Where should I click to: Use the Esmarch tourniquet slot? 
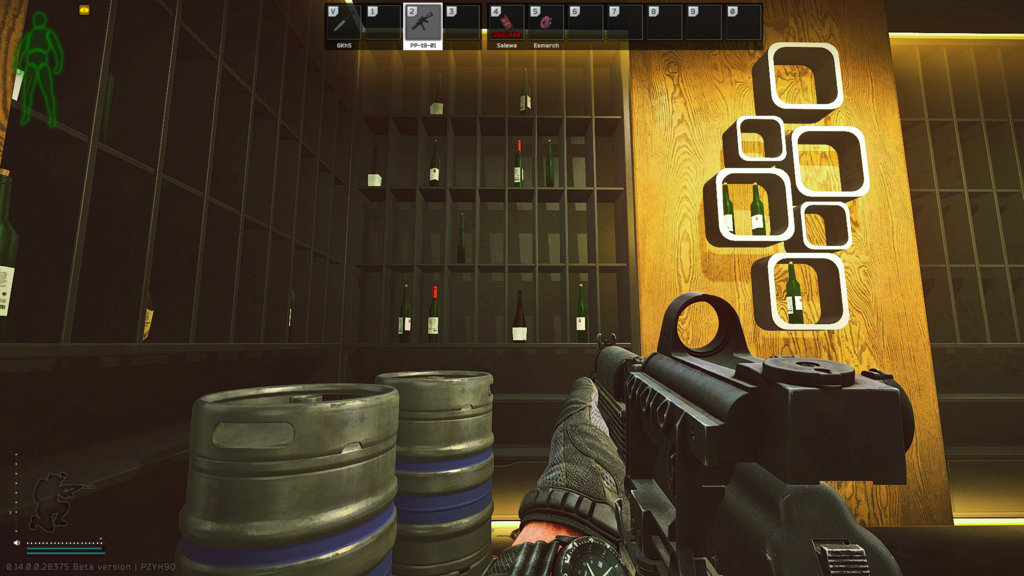pos(546,23)
